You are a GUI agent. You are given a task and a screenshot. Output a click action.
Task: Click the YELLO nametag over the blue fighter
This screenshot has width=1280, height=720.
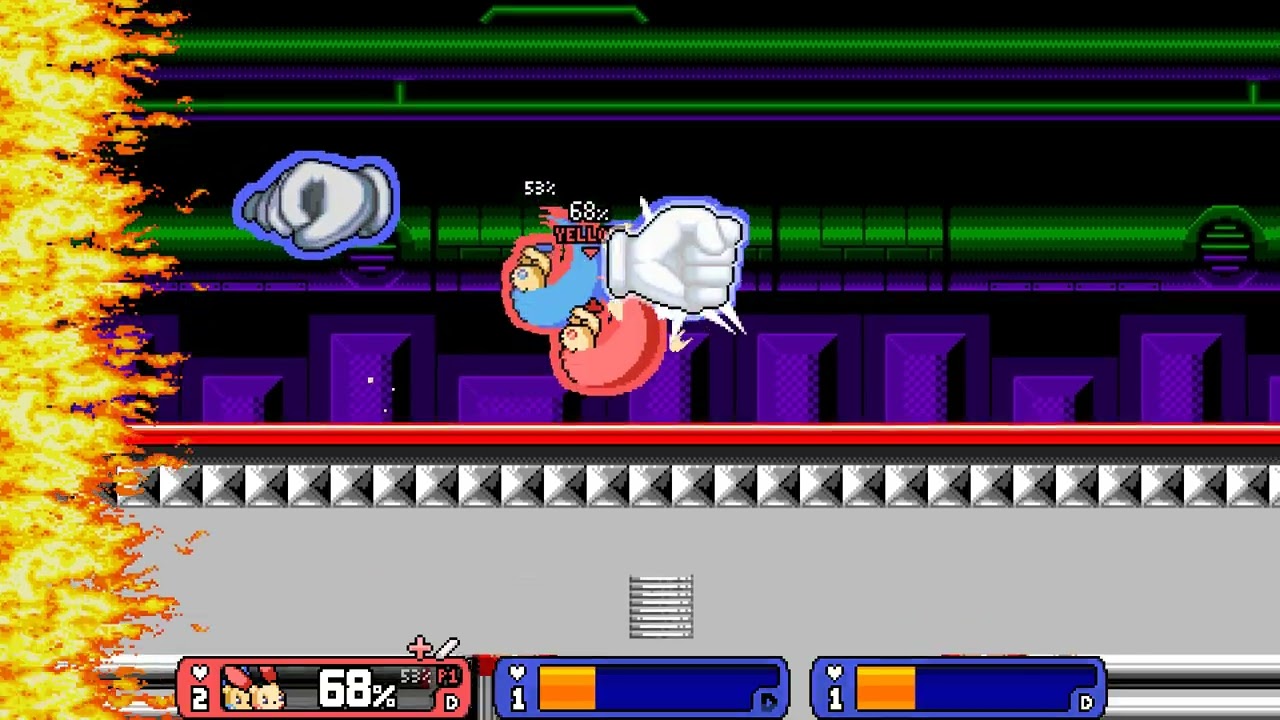[x=578, y=235]
